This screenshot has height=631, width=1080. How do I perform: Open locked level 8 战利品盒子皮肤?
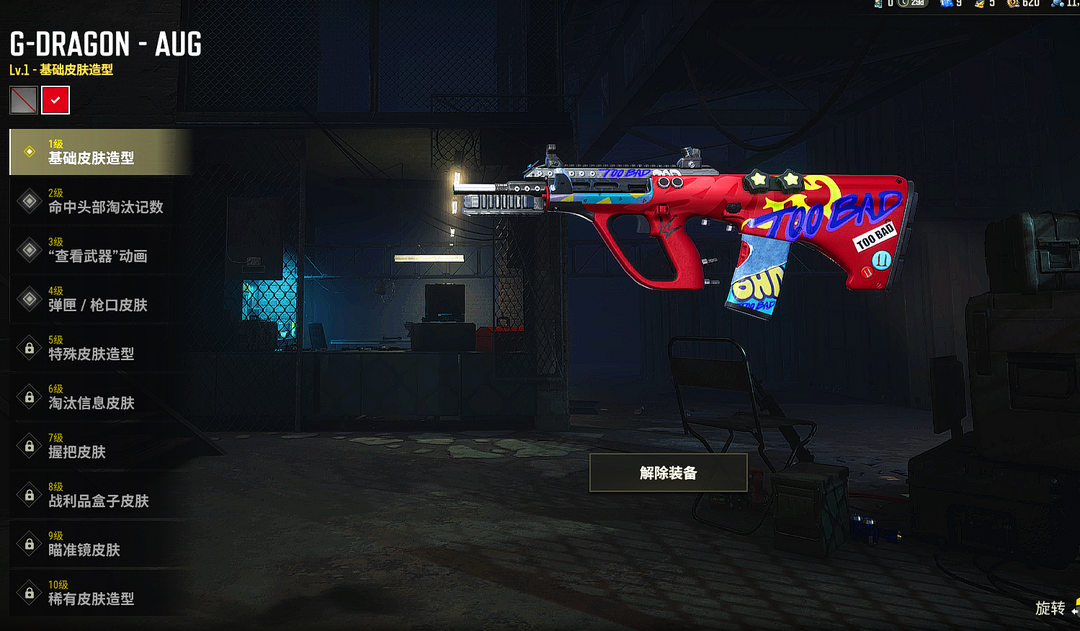pyautogui.click(x=98, y=495)
